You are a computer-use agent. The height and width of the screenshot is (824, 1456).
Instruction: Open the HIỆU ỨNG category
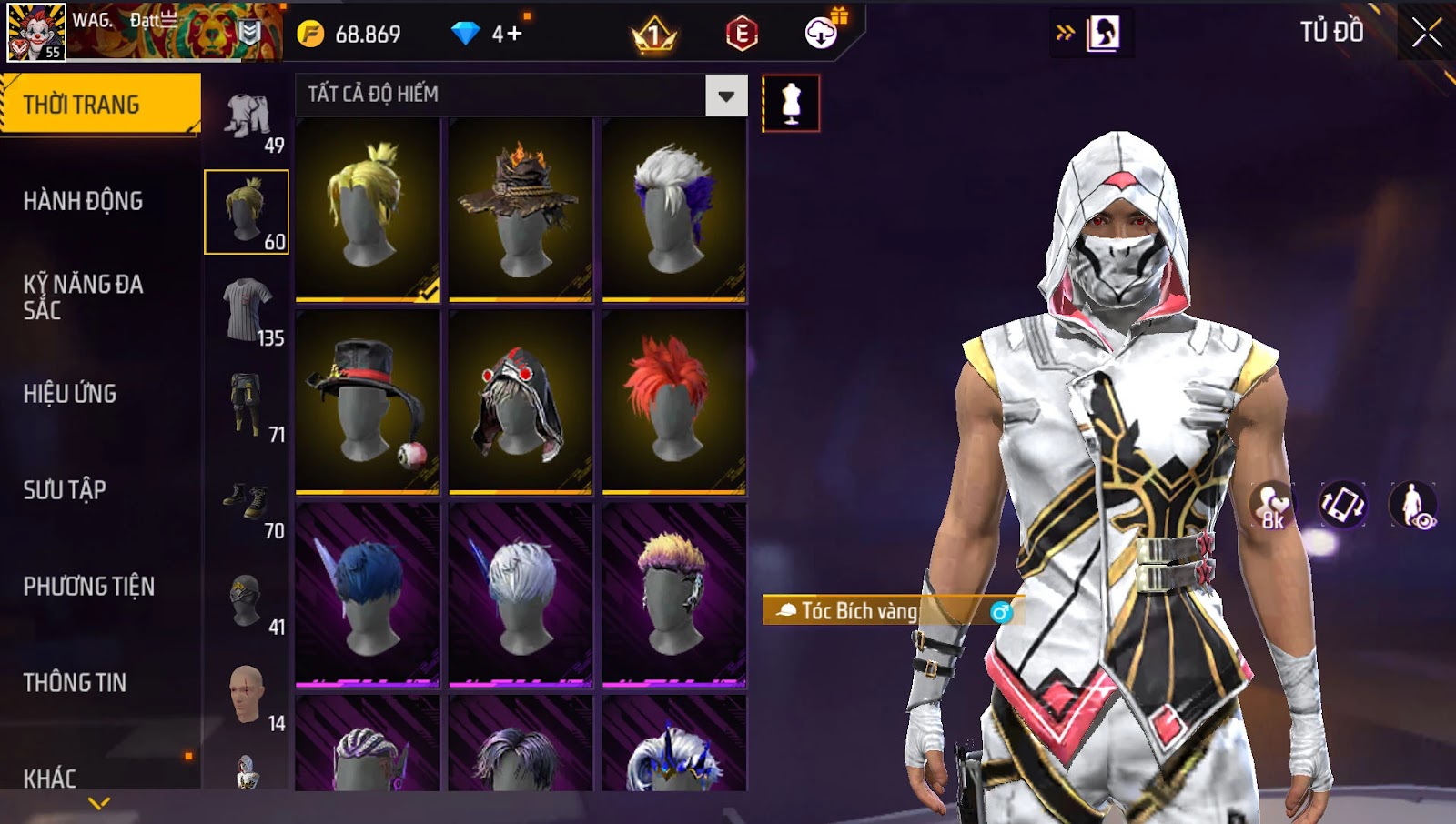(71, 394)
